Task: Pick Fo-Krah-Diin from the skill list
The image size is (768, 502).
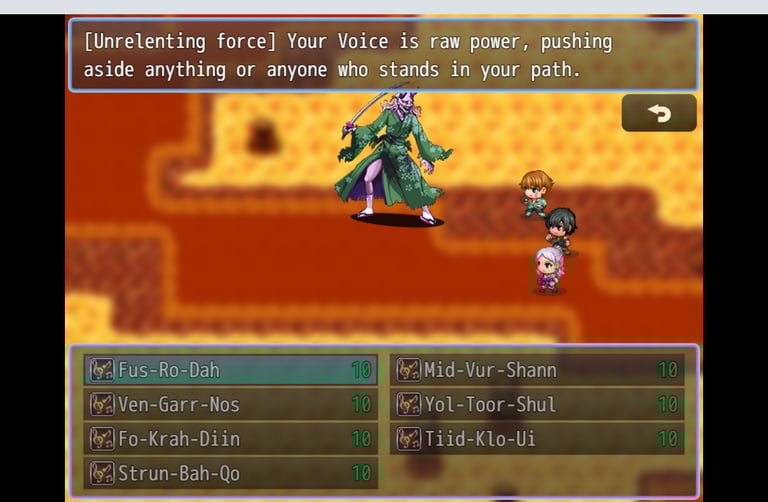Action: pos(230,438)
